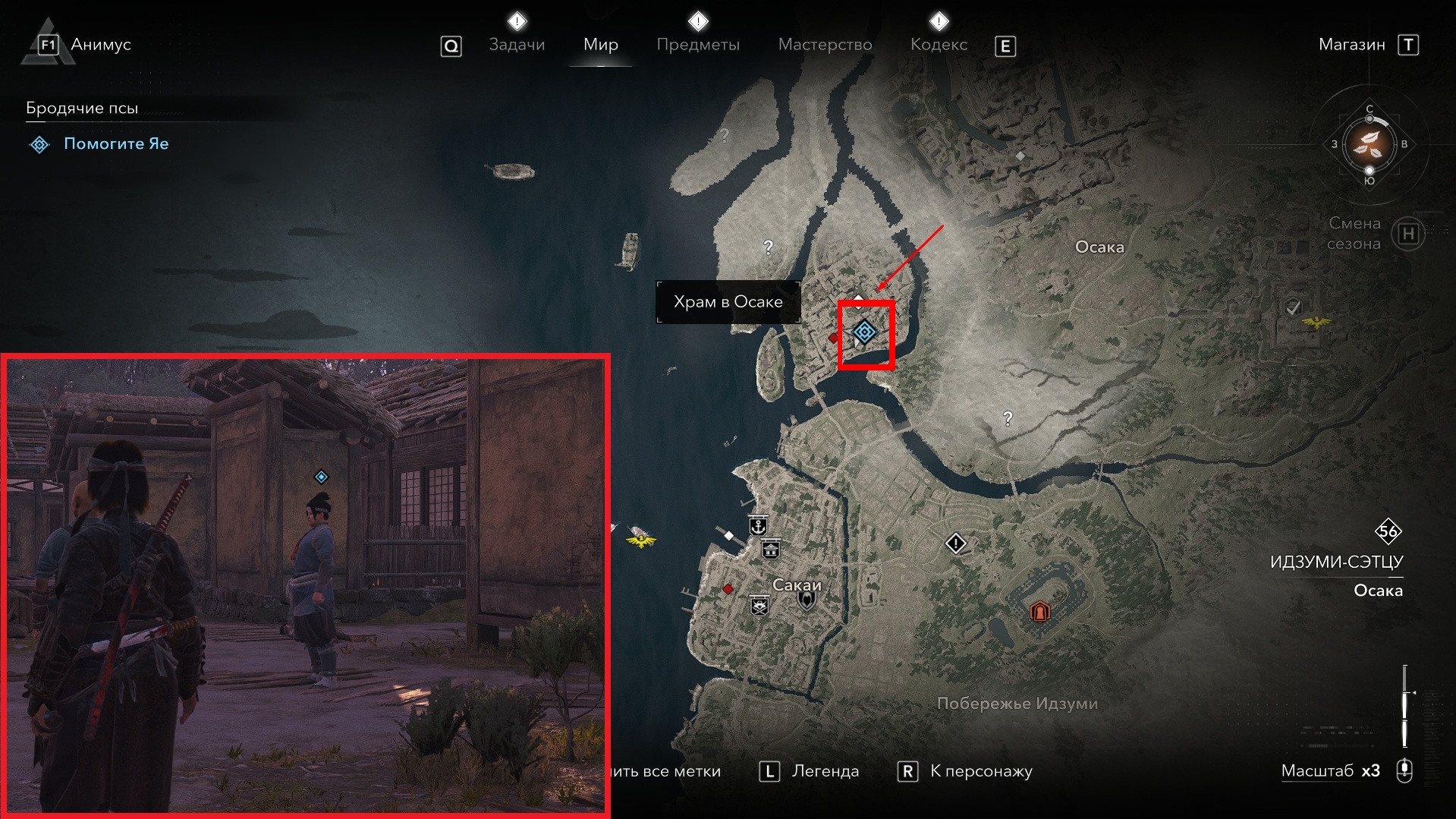Click the checkmark completed location marker
Image resolution: width=1456 pixels, height=819 pixels.
[1293, 307]
